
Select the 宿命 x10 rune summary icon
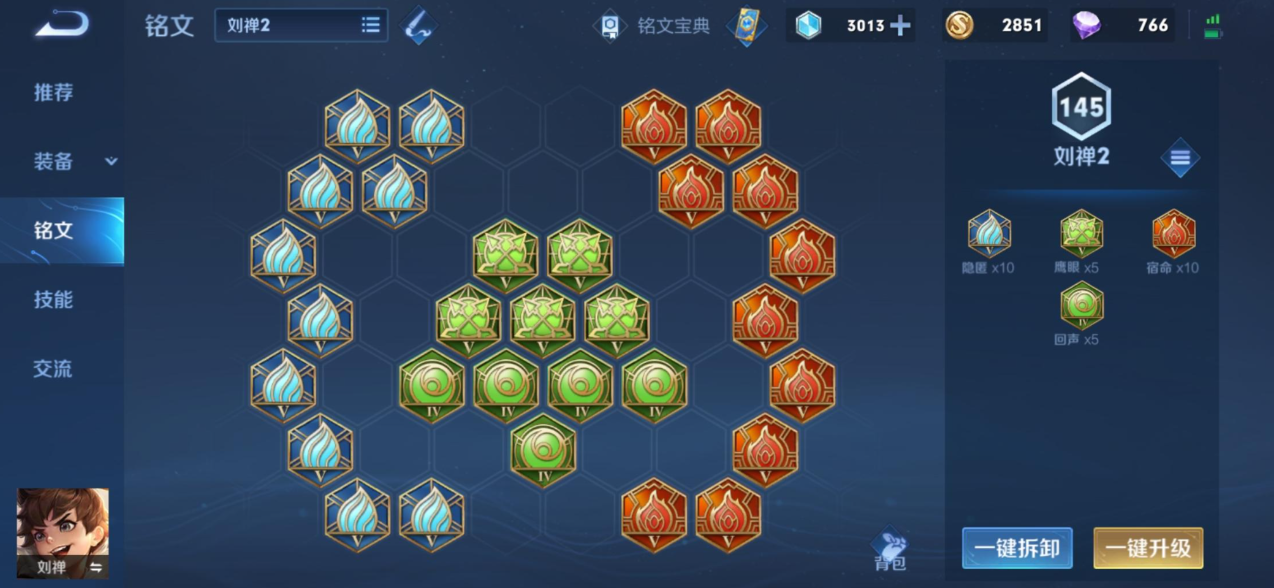tap(1173, 234)
